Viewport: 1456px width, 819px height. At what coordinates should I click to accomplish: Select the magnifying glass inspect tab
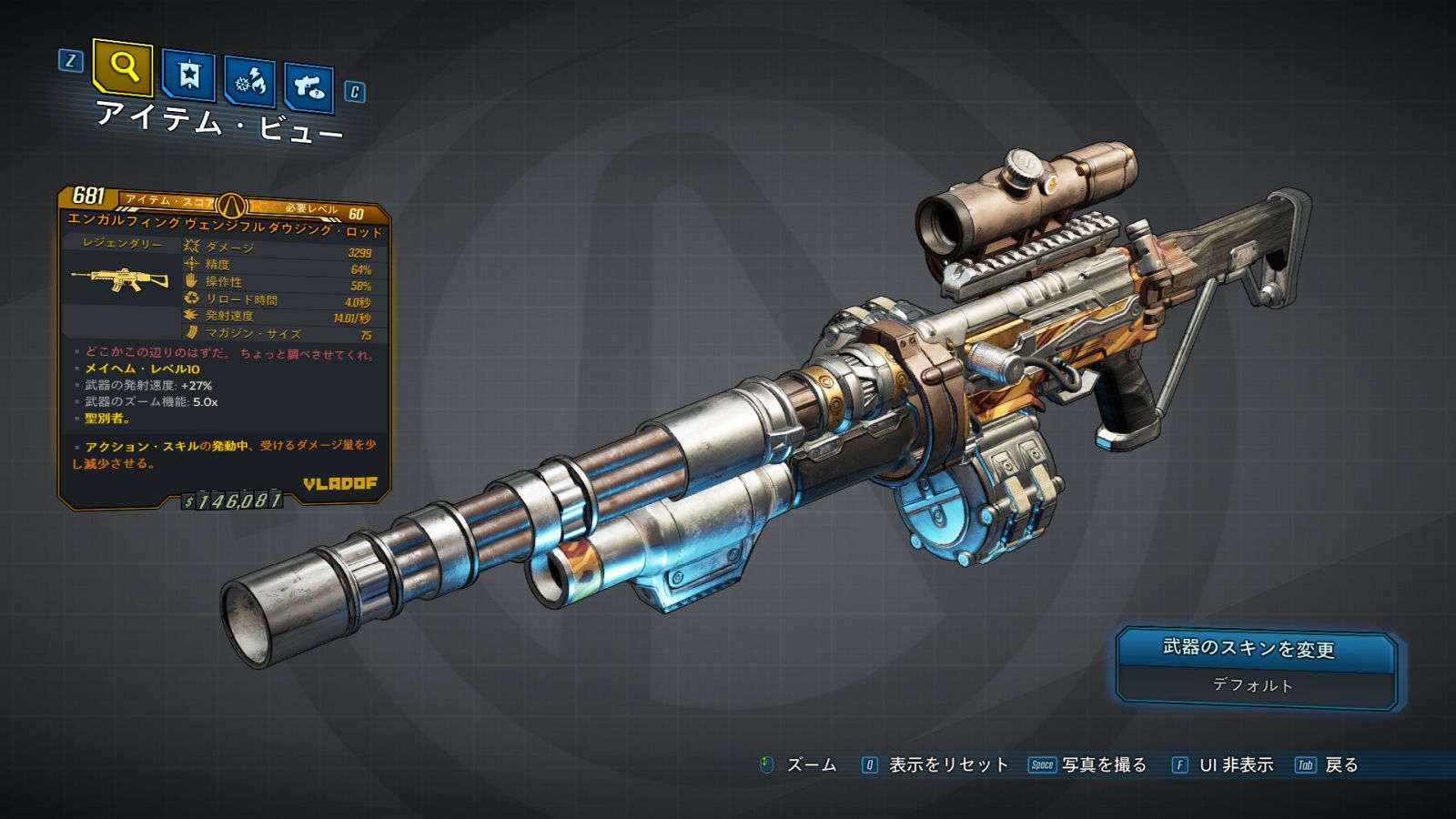point(123,66)
